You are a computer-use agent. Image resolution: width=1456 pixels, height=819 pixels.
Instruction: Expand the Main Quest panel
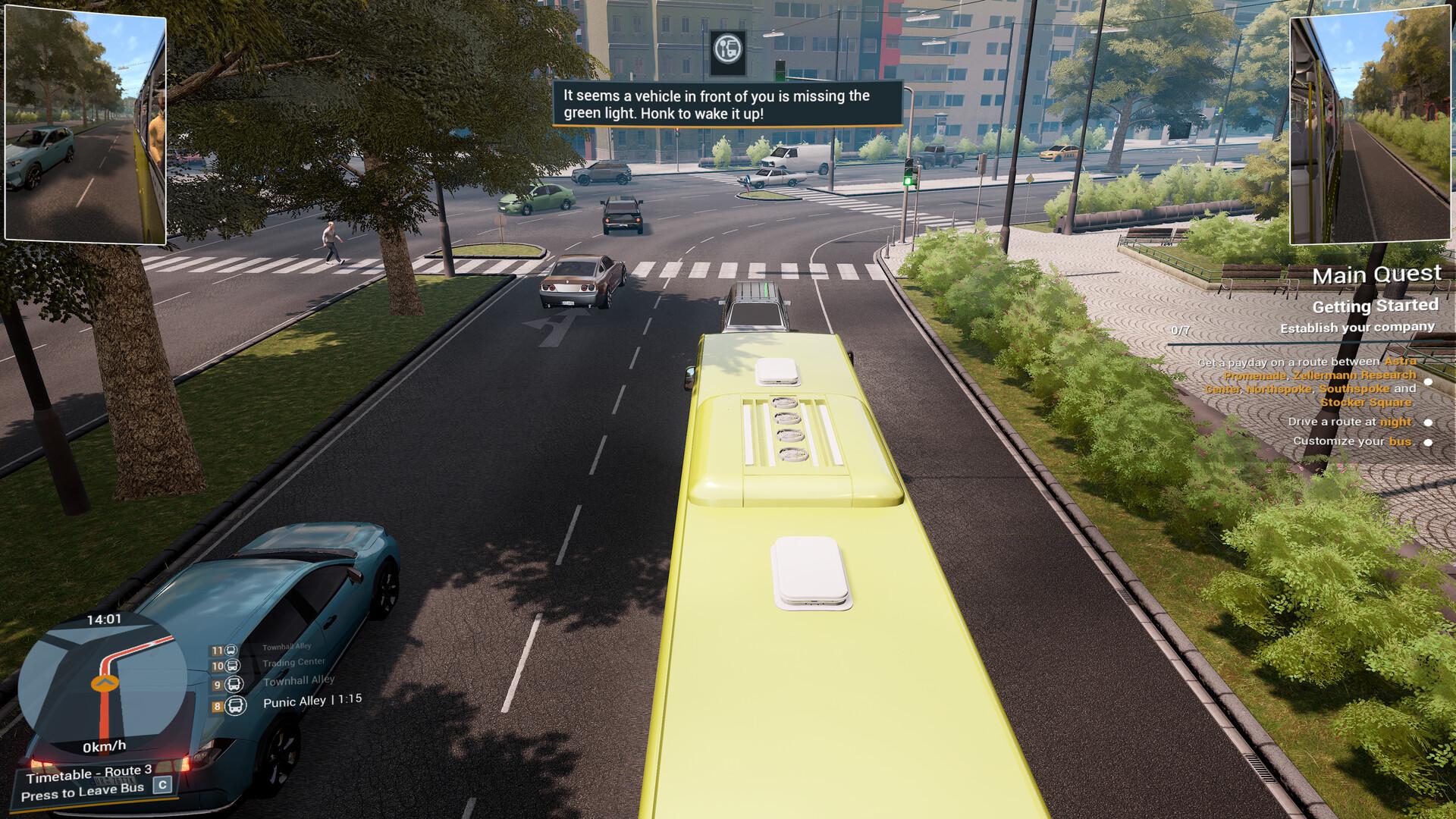tap(1377, 275)
